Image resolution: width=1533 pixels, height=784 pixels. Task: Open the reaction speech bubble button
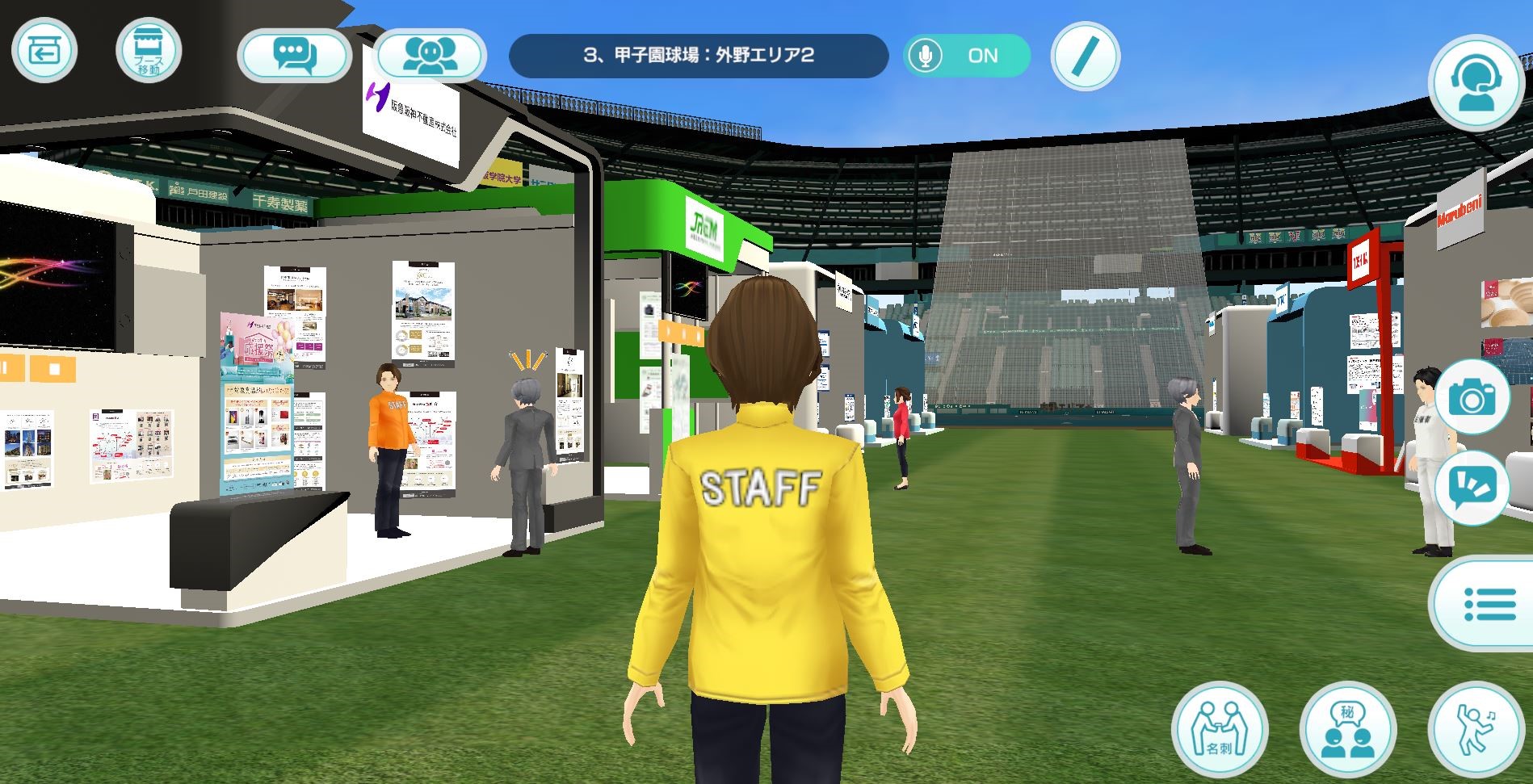coord(1472,487)
